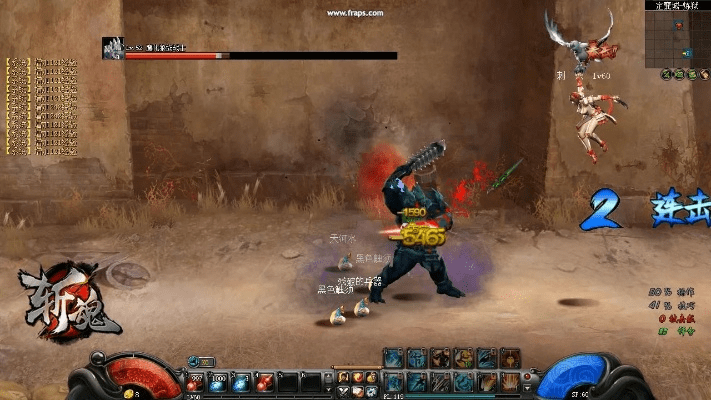Click the gold coin icon by the health orb
This screenshot has width=711, height=400.
(130, 394)
